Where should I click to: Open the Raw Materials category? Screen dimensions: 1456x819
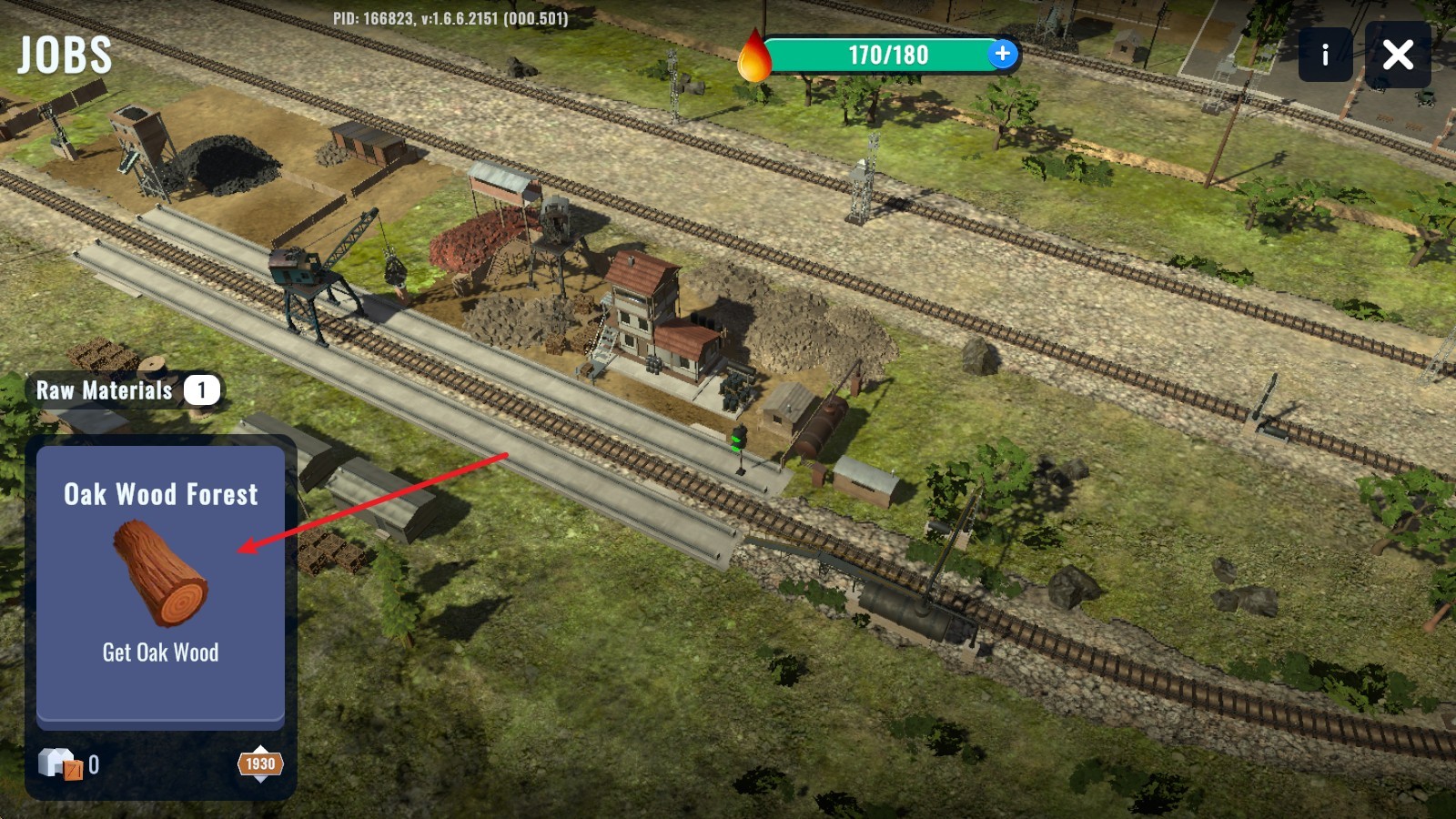pyautogui.click(x=124, y=390)
